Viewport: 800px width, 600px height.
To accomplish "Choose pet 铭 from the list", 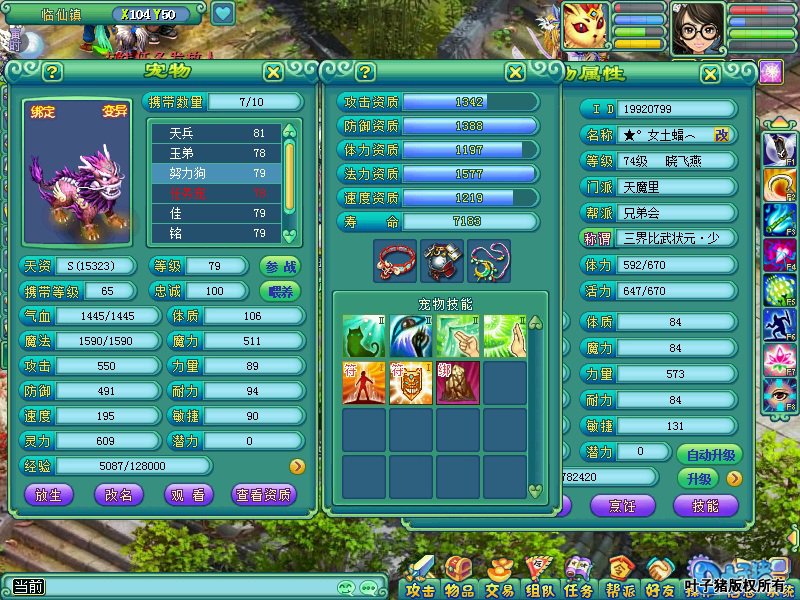I will tap(214, 233).
